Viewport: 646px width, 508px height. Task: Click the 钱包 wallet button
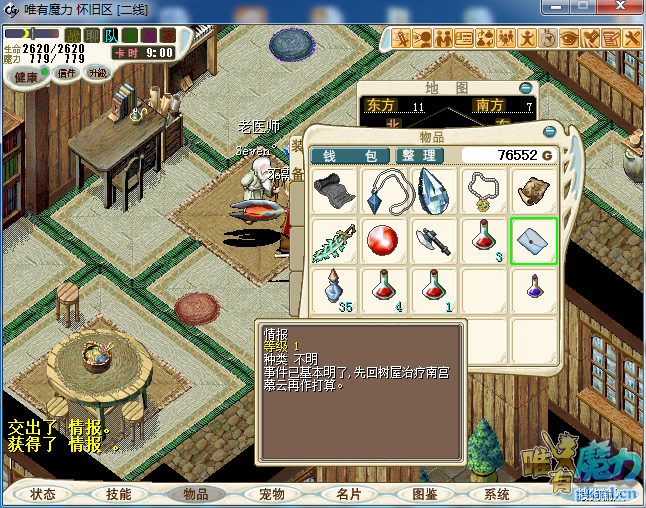tap(349, 156)
